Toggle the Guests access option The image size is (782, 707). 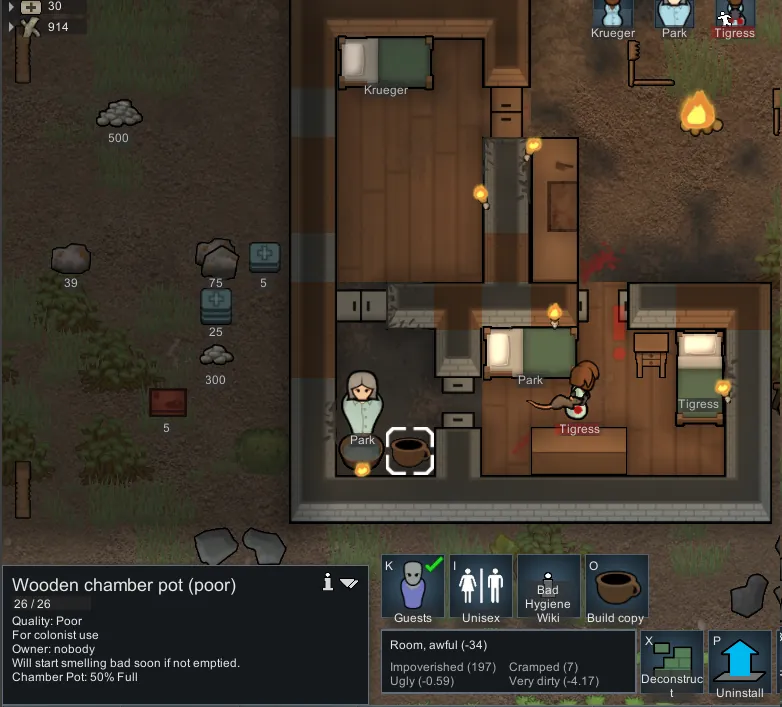click(413, 588)
